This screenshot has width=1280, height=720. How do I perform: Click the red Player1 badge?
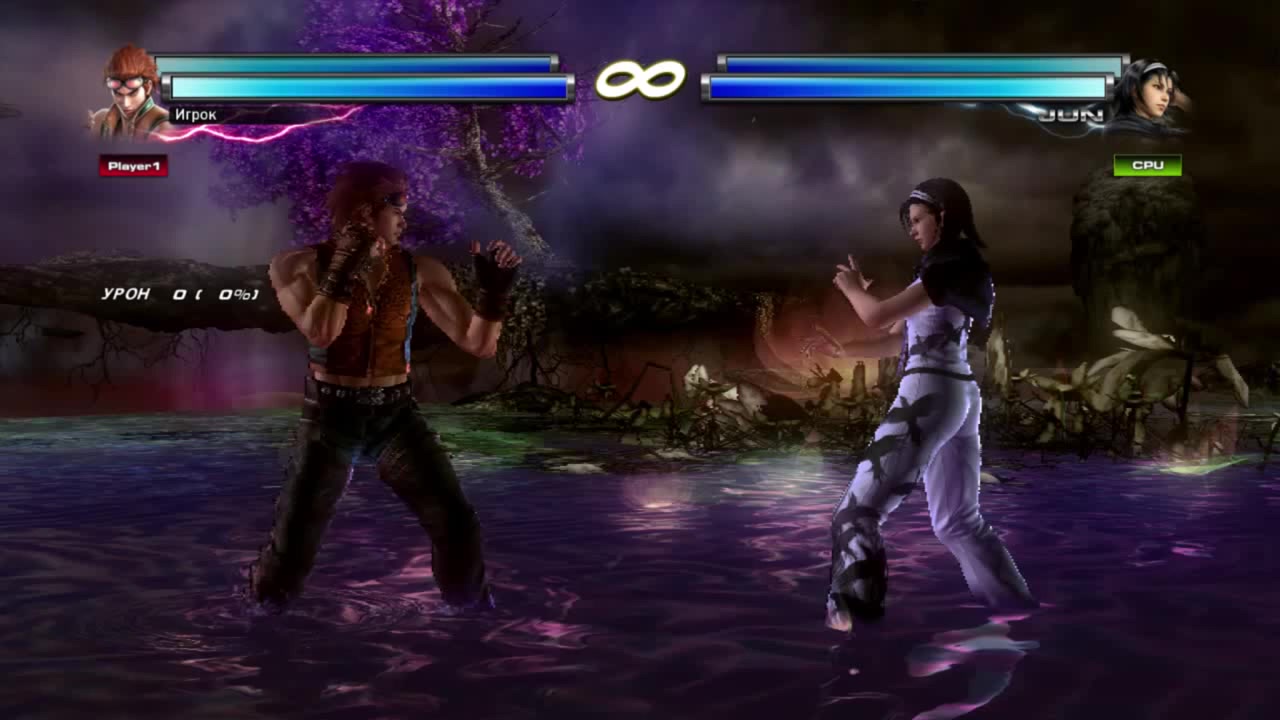[133, 166]
